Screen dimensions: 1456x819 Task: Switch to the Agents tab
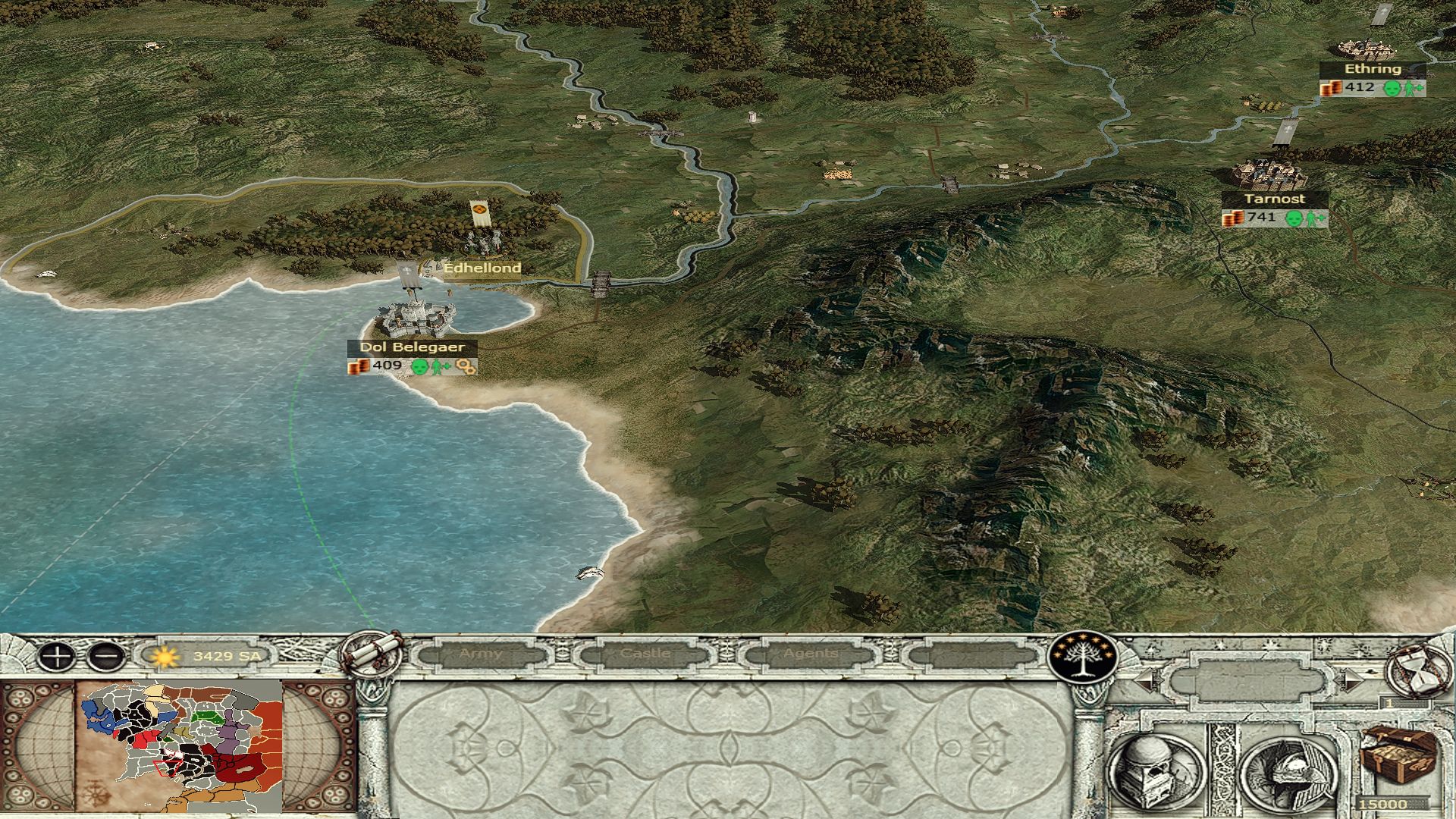click(x=811, y=654)
